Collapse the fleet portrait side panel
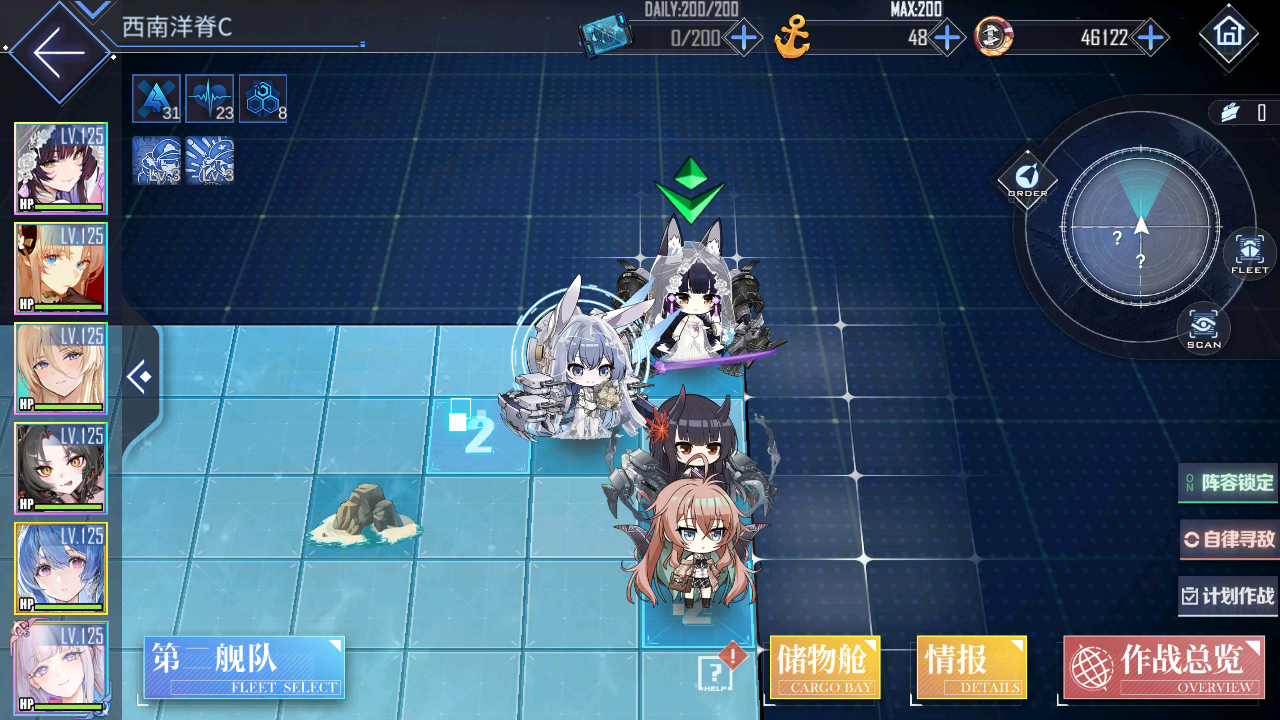 coord(140,377)
